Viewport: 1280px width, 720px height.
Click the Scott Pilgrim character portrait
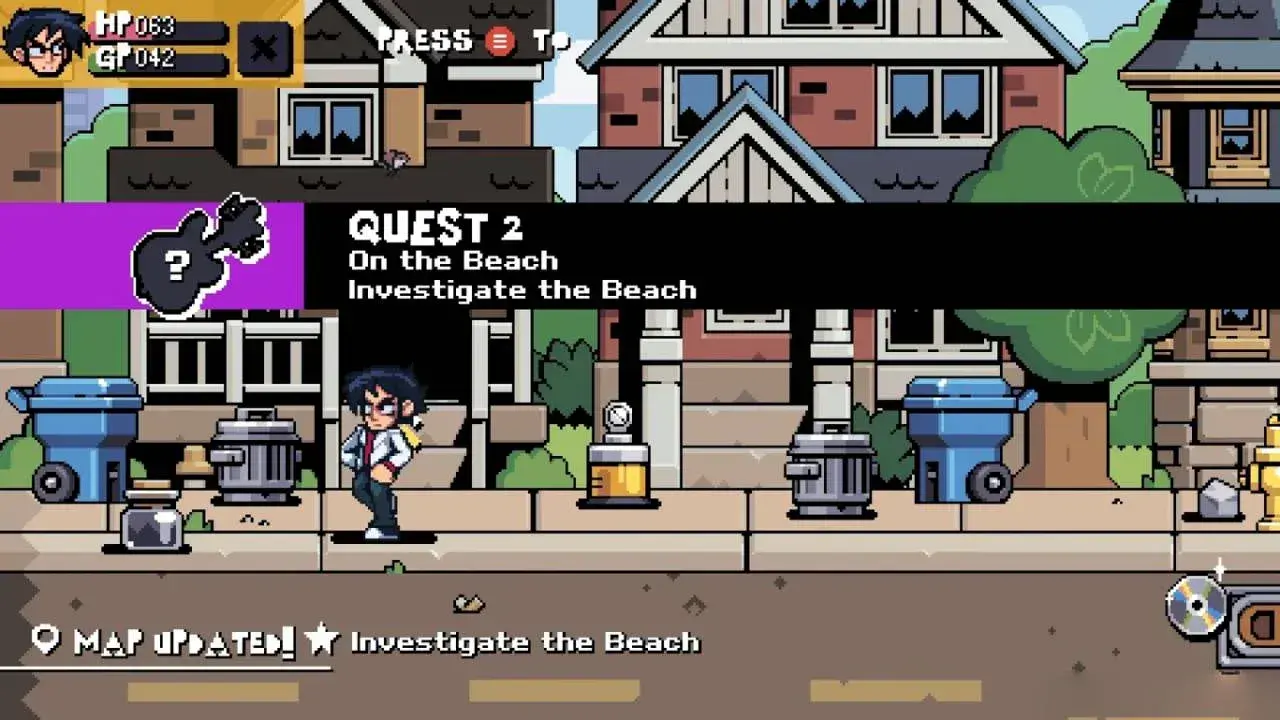pos(43,42)
